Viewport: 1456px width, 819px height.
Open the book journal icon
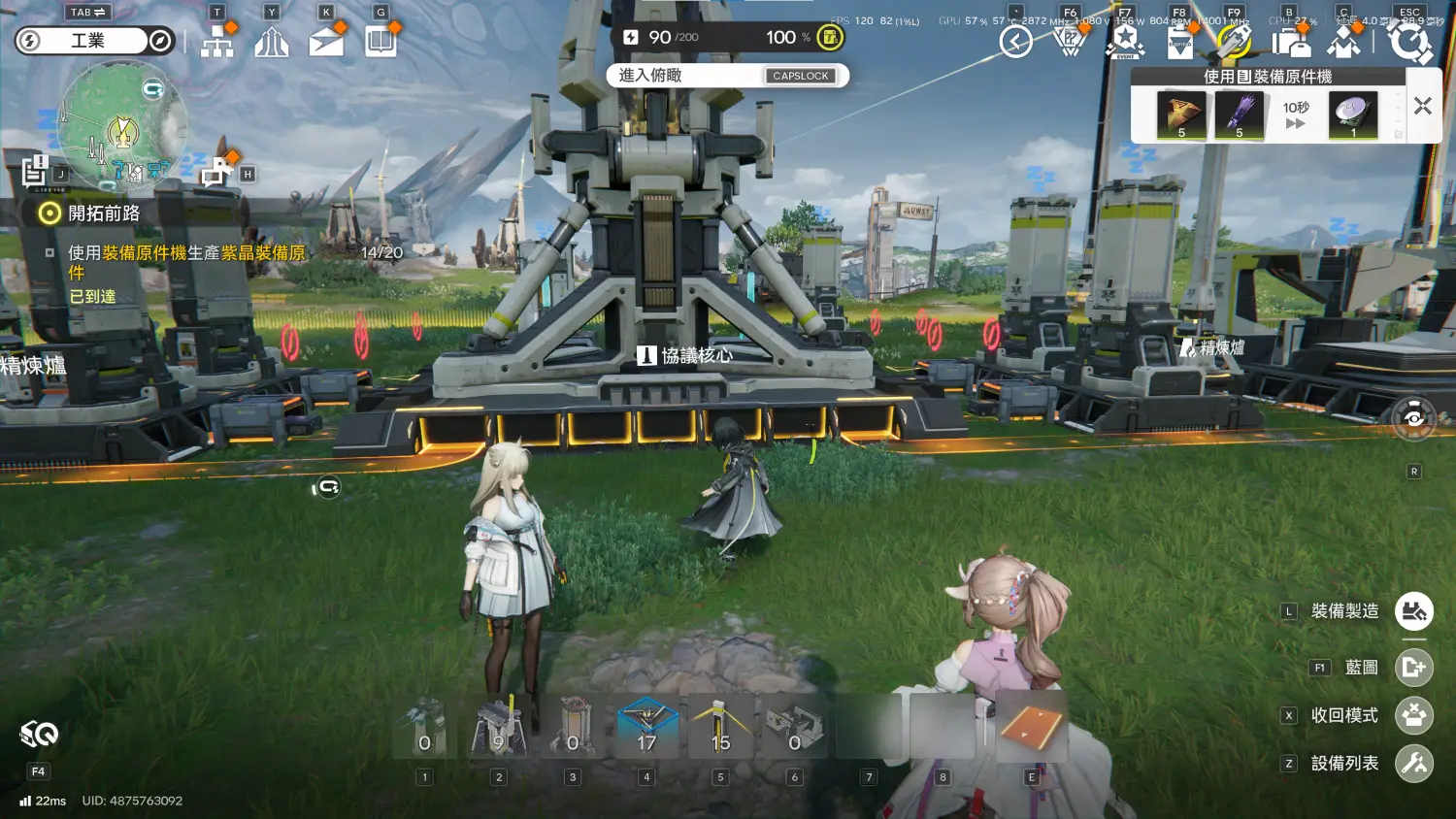click(x=381, y=41)
